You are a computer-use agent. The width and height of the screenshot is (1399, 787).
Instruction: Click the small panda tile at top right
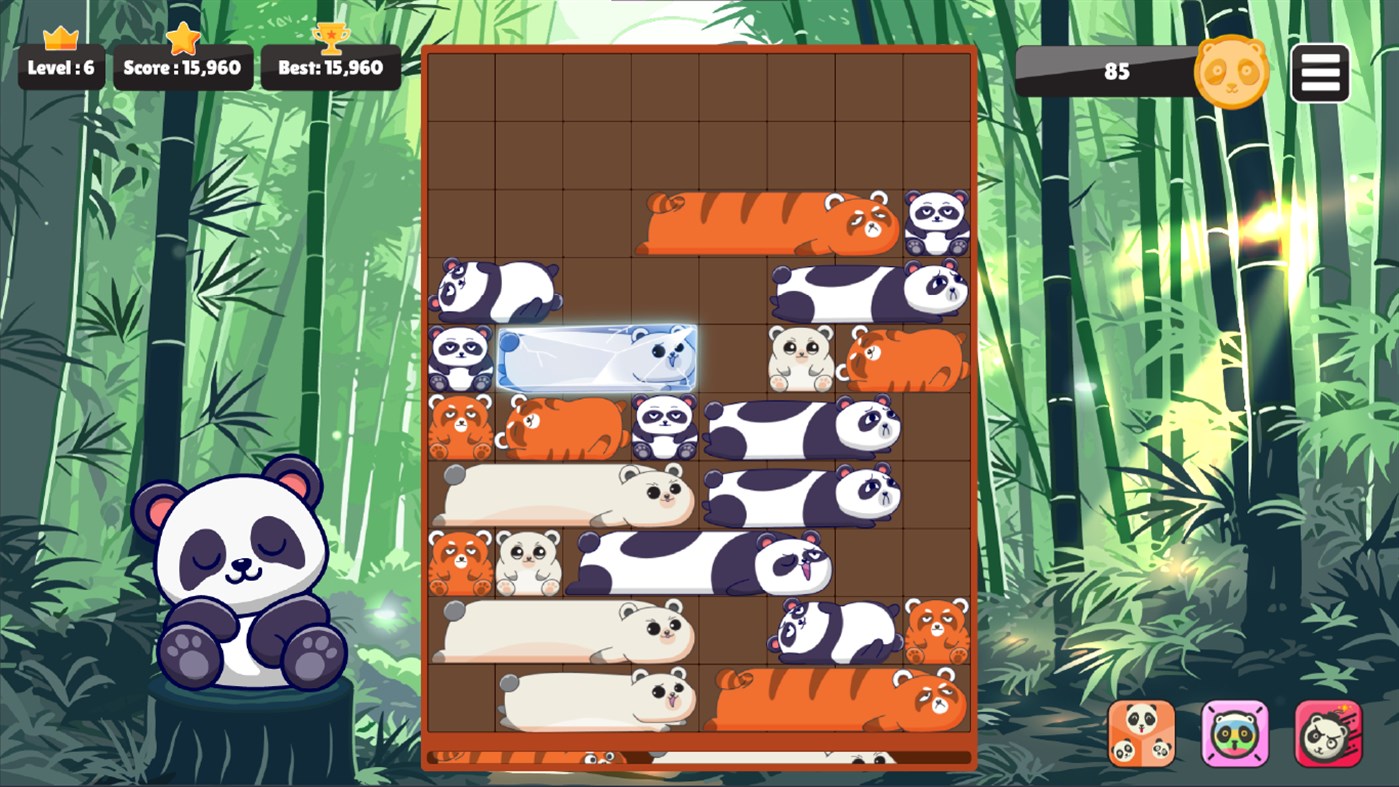[x=935, y=220]
